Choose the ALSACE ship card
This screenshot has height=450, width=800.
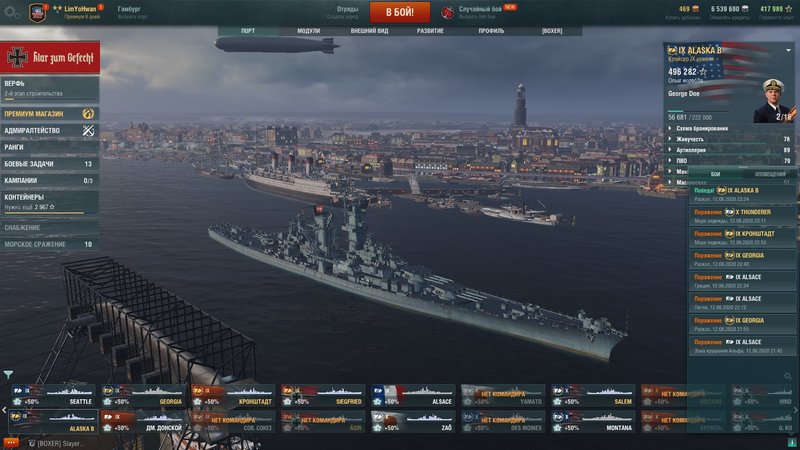[412, 396]
